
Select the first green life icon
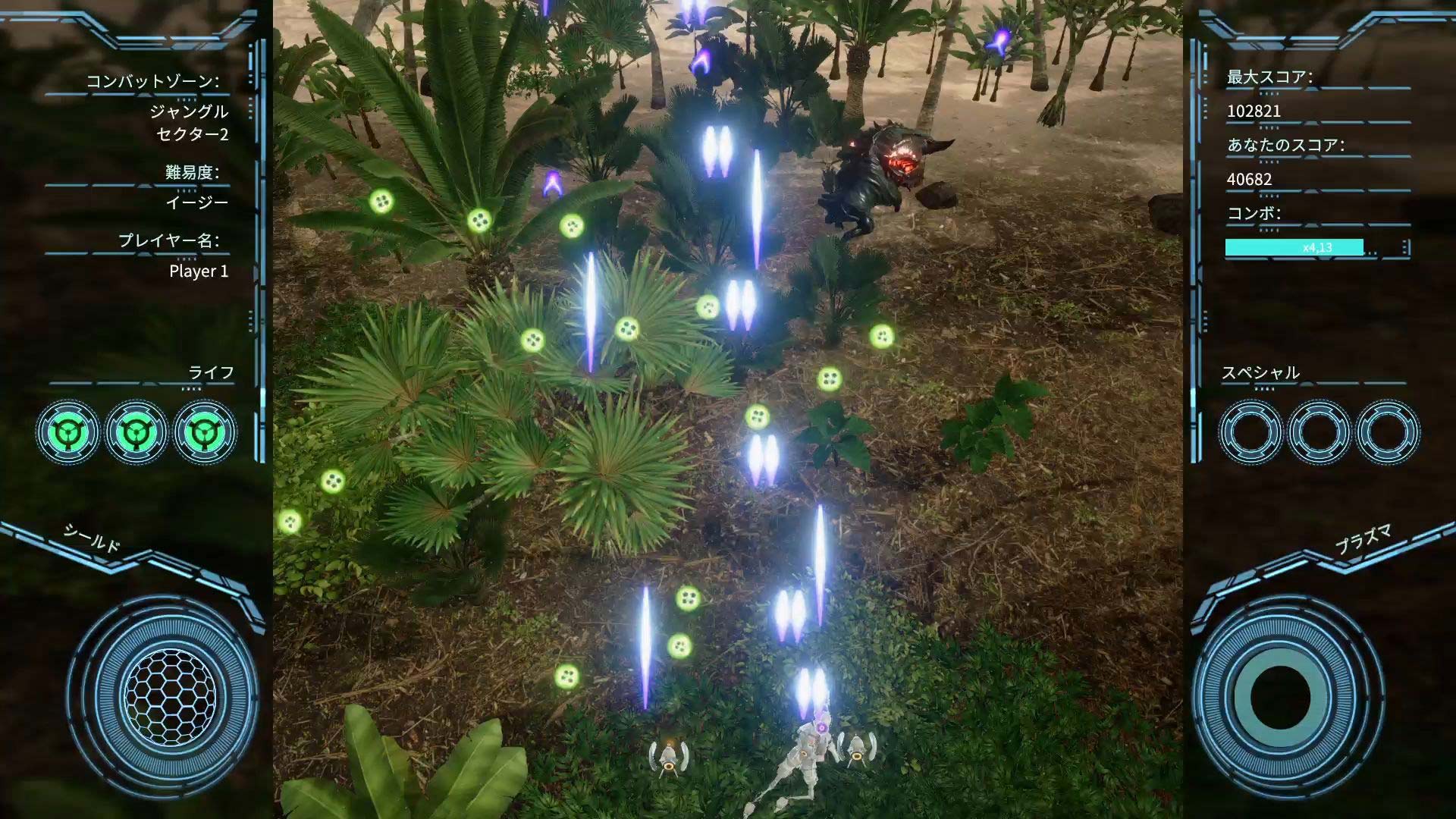(x=69, y=432)
